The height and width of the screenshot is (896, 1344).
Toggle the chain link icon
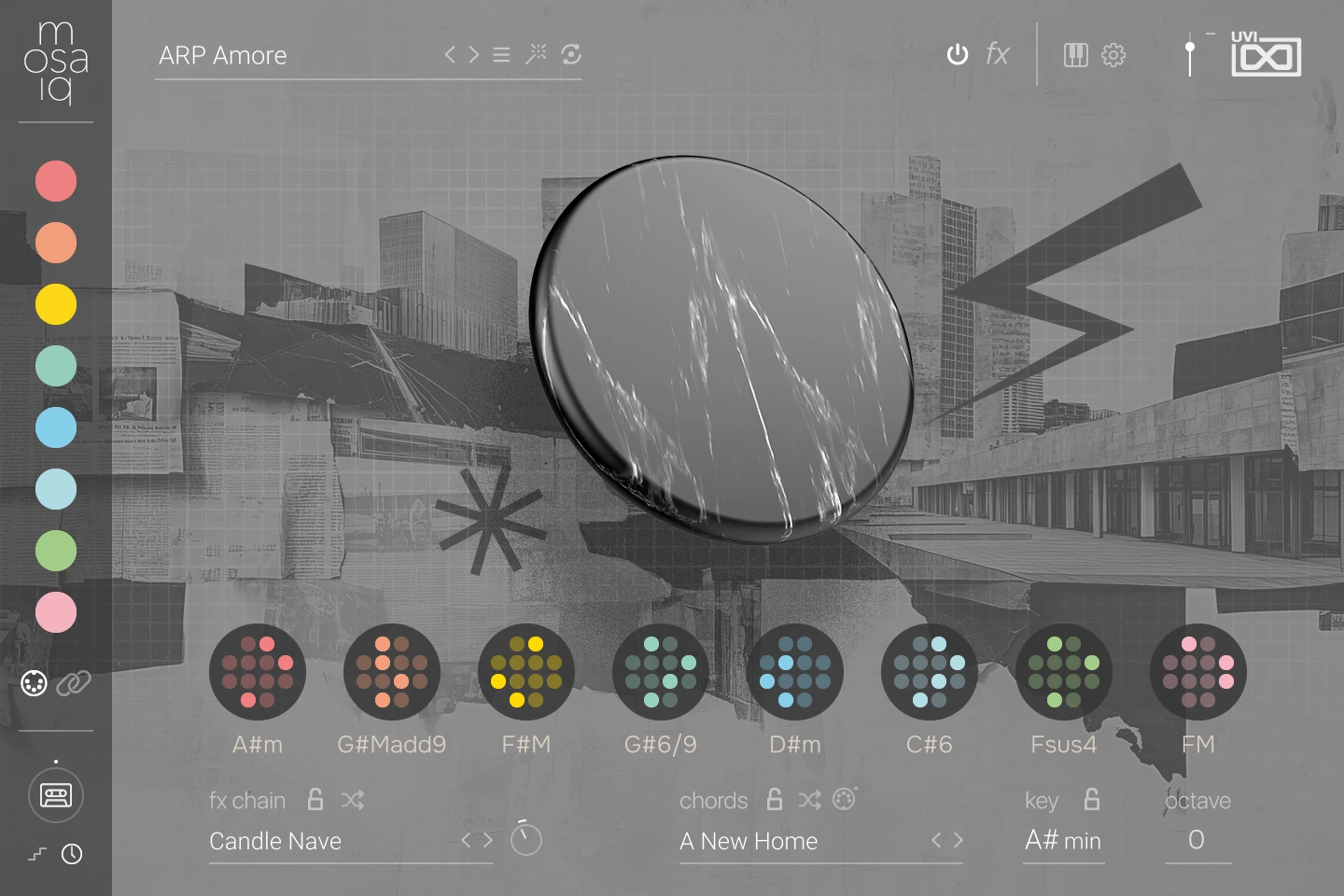point(74,684)
